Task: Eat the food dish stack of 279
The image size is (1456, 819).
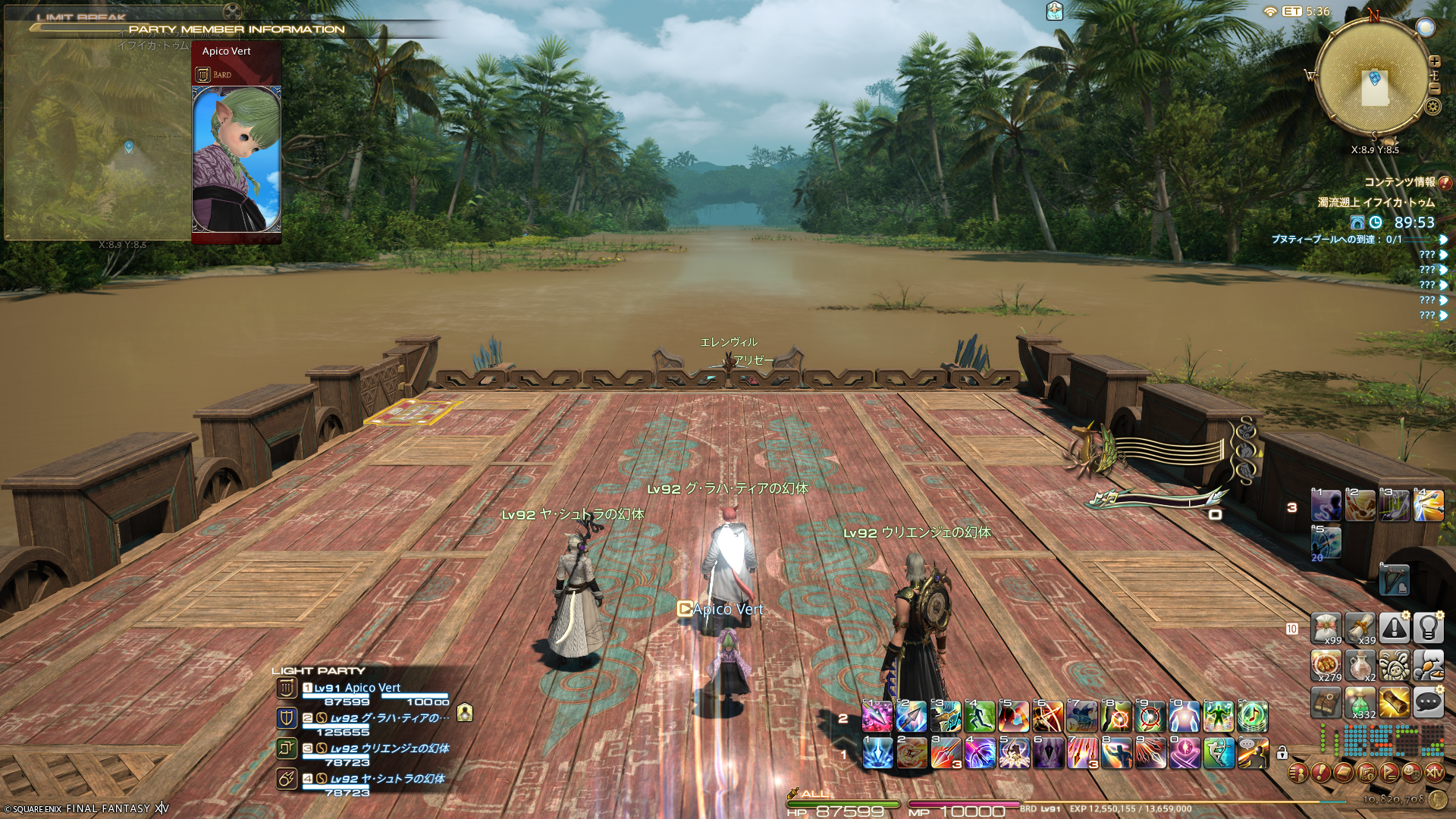Action: click(x=1326, y=665)
